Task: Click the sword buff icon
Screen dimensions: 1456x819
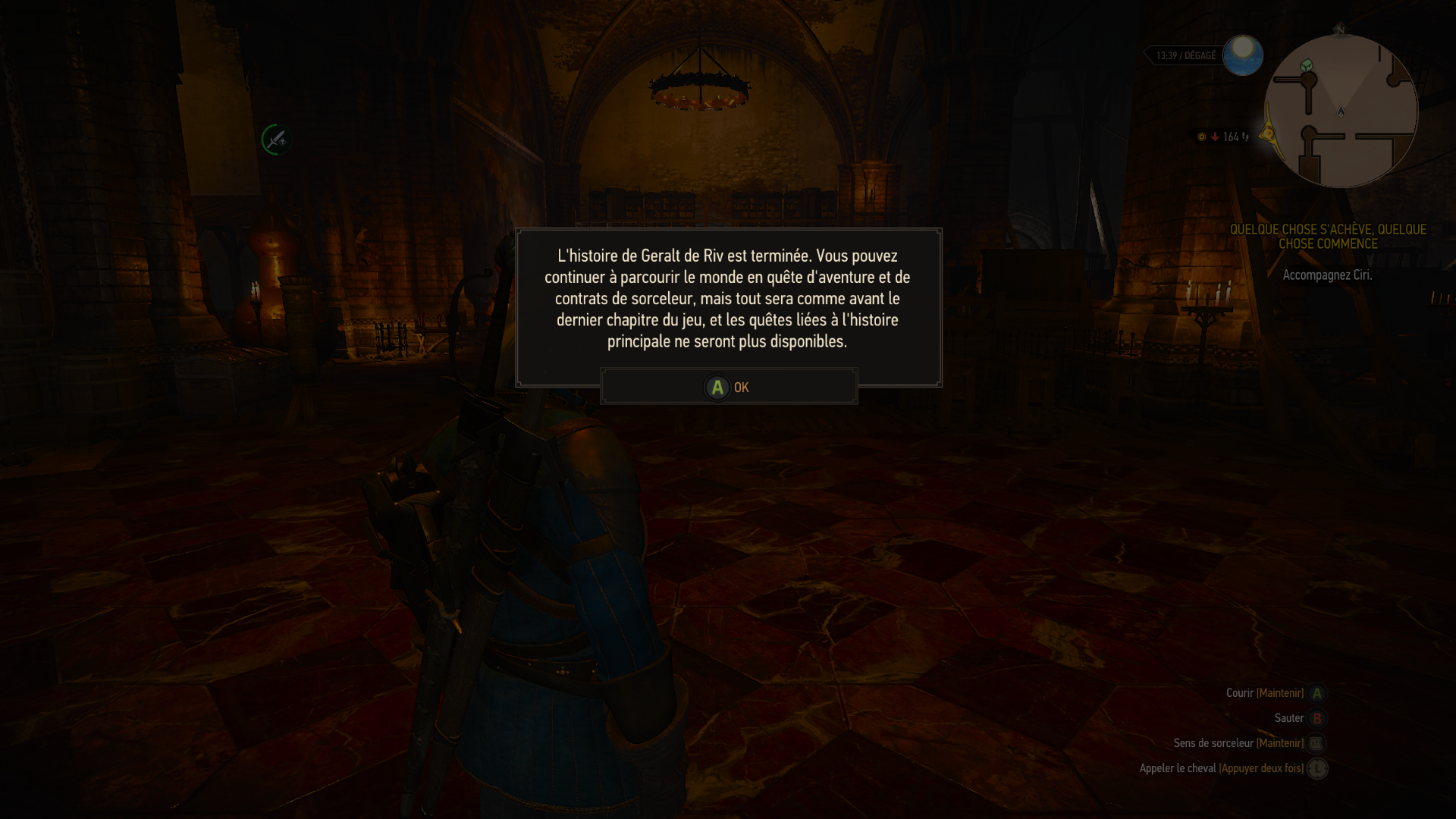Action: (276, 140)
